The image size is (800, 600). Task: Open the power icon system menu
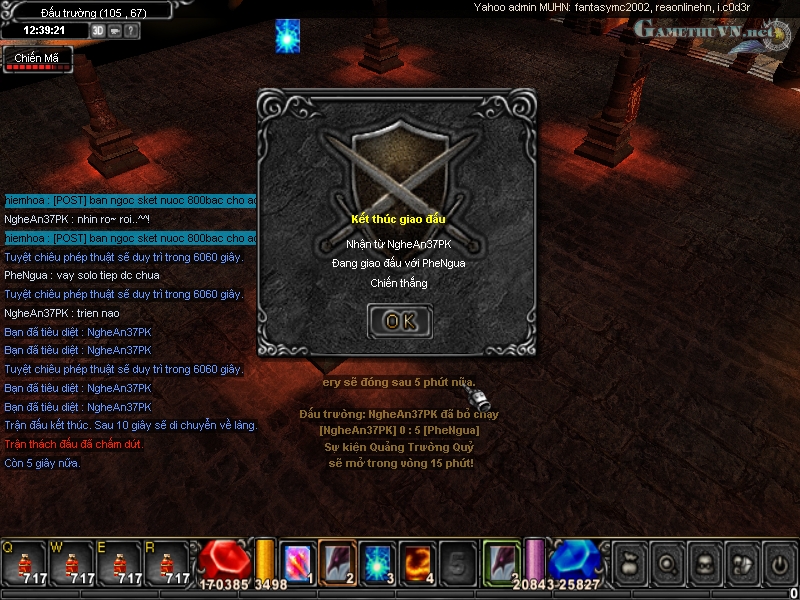779,564
